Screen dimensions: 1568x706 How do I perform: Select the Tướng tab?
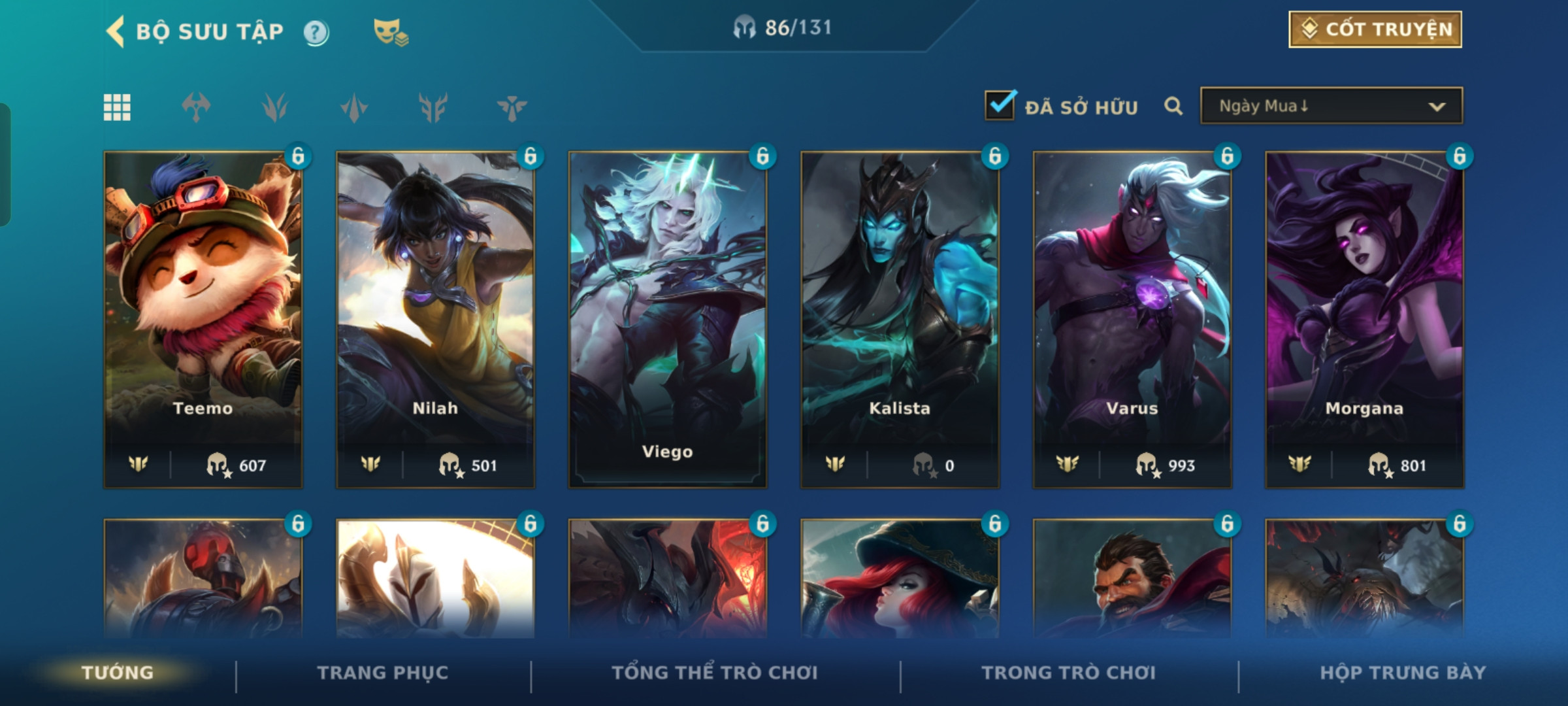(x=118, y=673)
